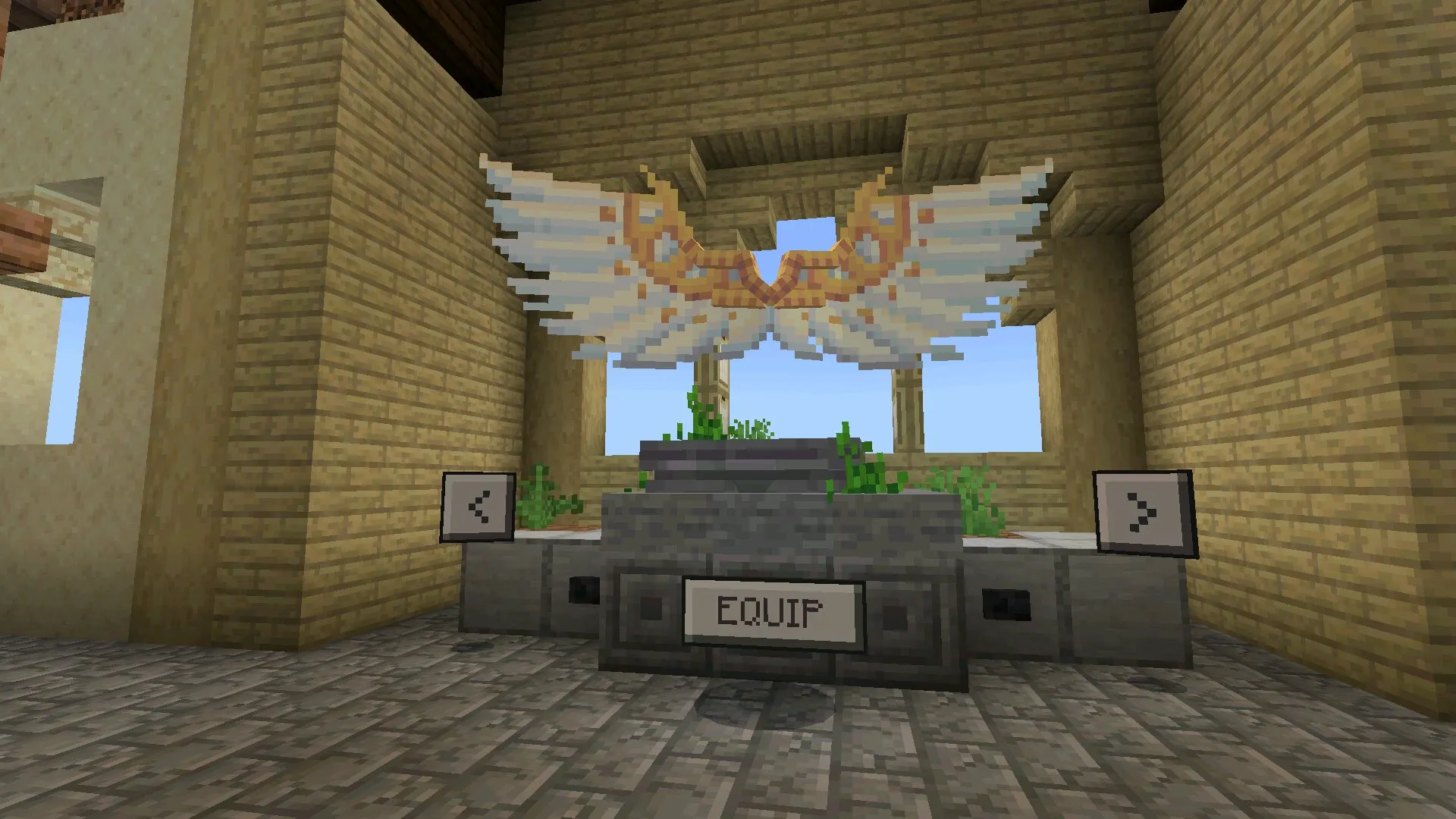Click the EQUIP button
The width and height of the screenshot is (1456, 819).
pyautogui.click(x=772, y=610)
